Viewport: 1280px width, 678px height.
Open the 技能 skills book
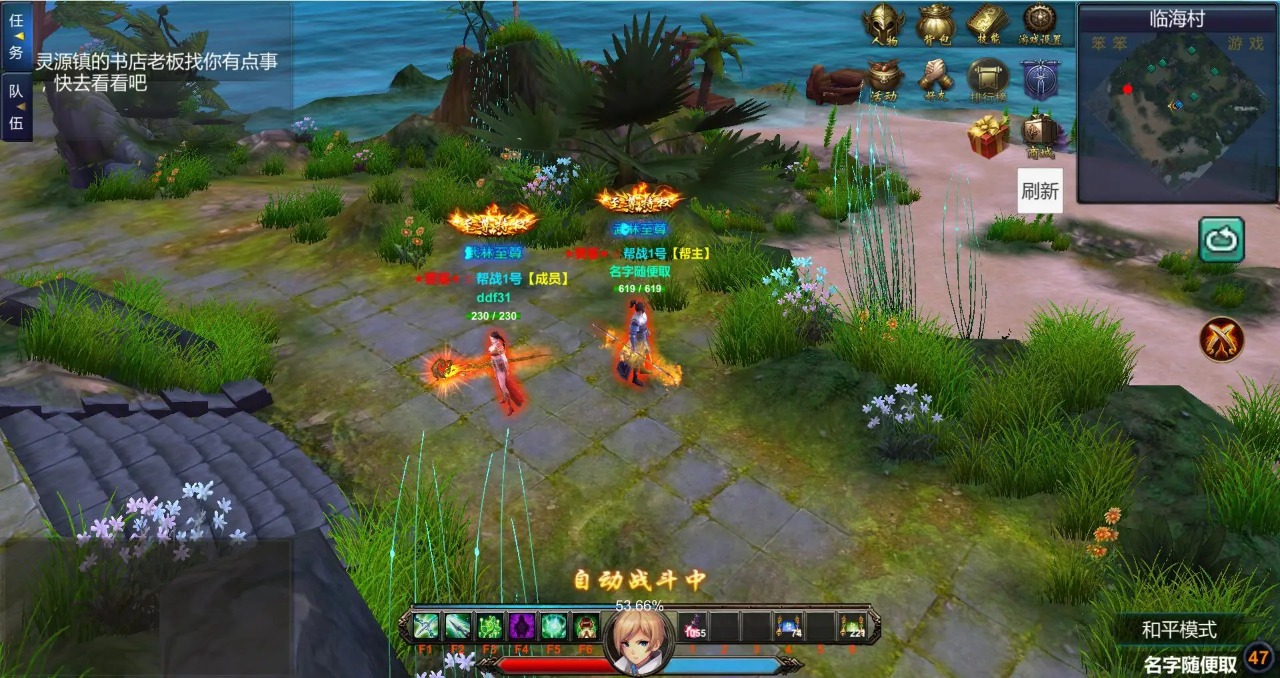pyautogui.click(x=988, y=24)
